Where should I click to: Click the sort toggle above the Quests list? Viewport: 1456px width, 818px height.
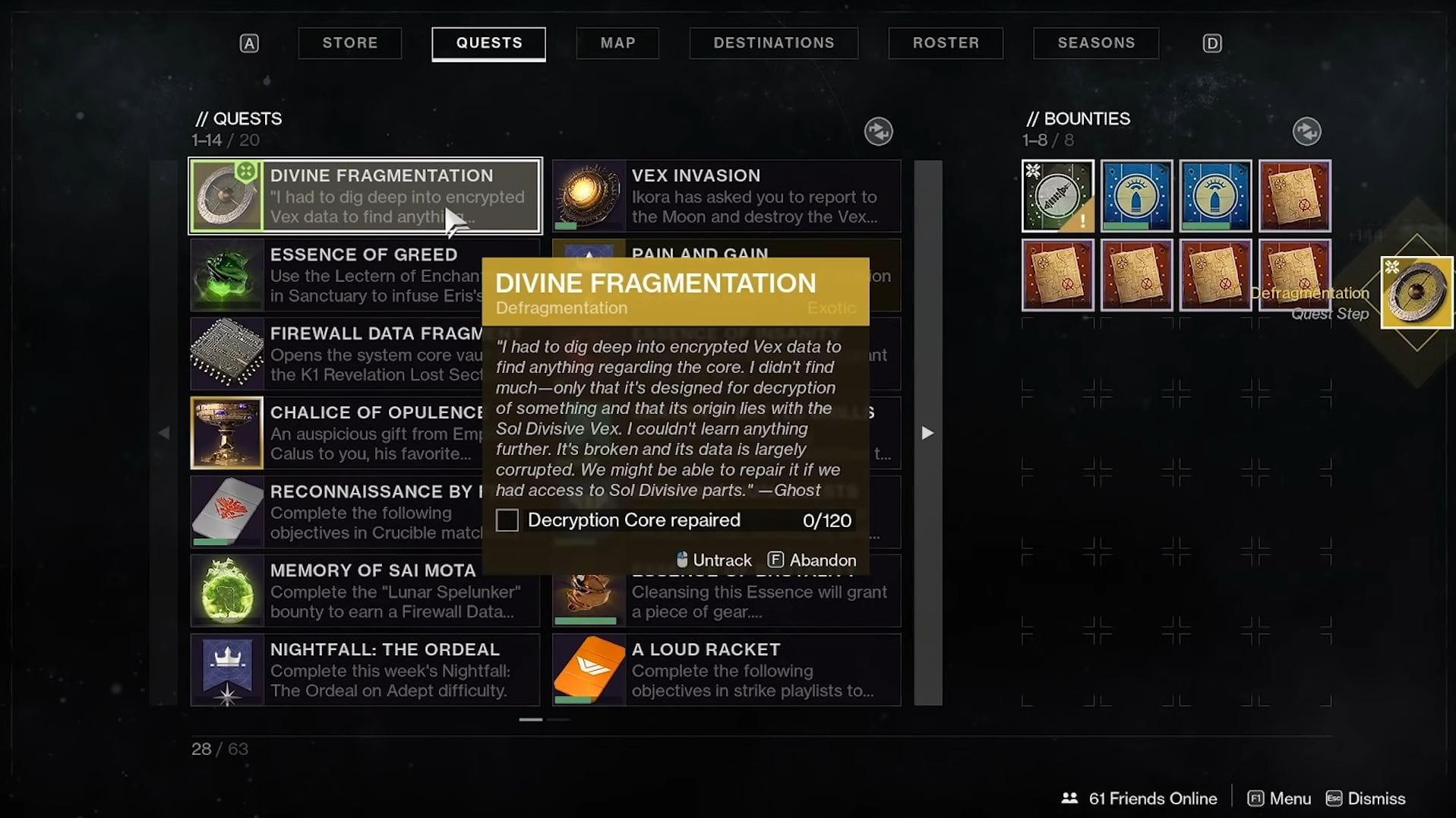879,131
